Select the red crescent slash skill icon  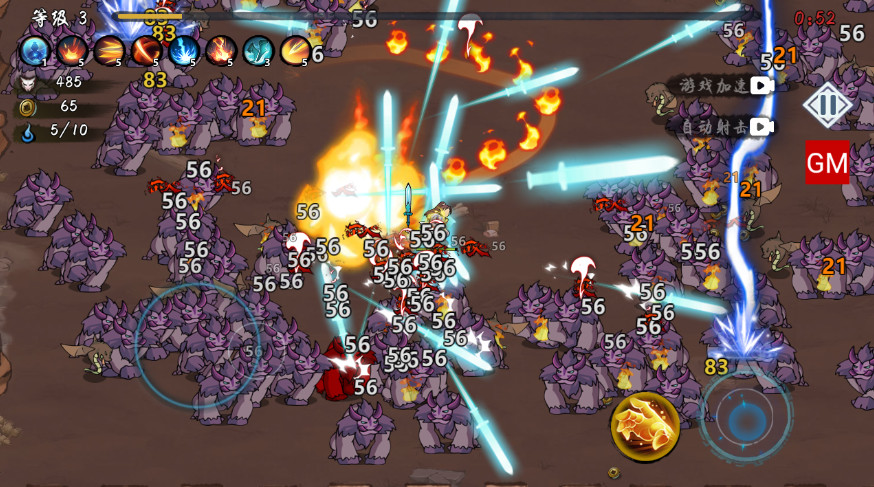point(146,50)
